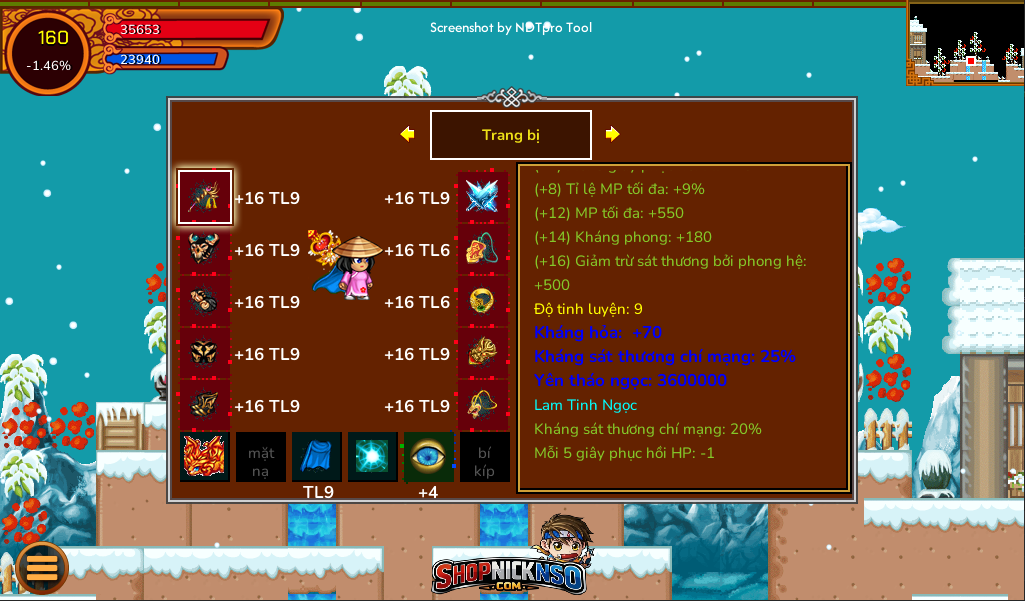Select the blue eye item slot
Viewport: 1025px width, 601px height.
[x=429, y=457]
